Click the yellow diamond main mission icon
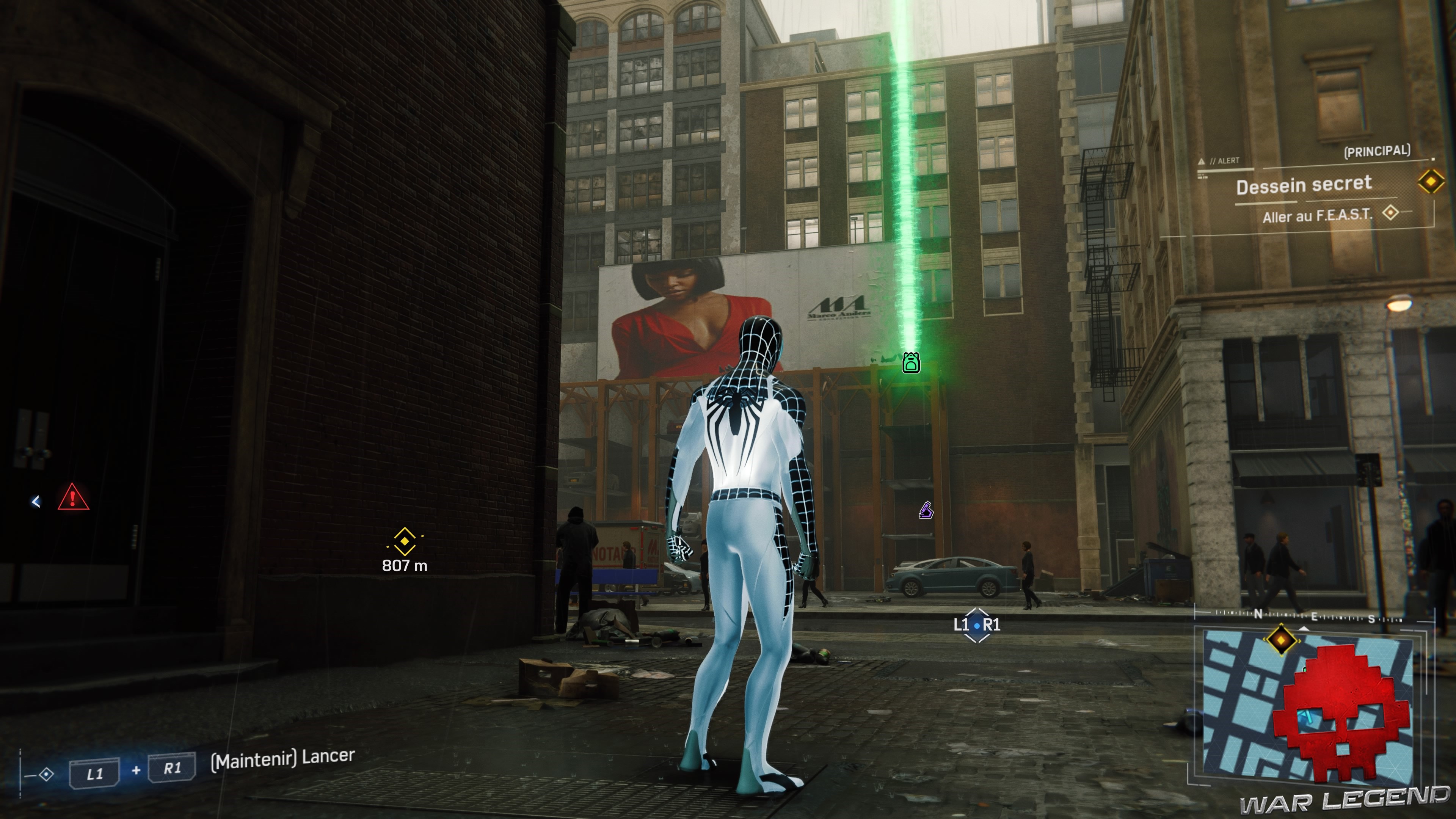 tap(1431, 182)
